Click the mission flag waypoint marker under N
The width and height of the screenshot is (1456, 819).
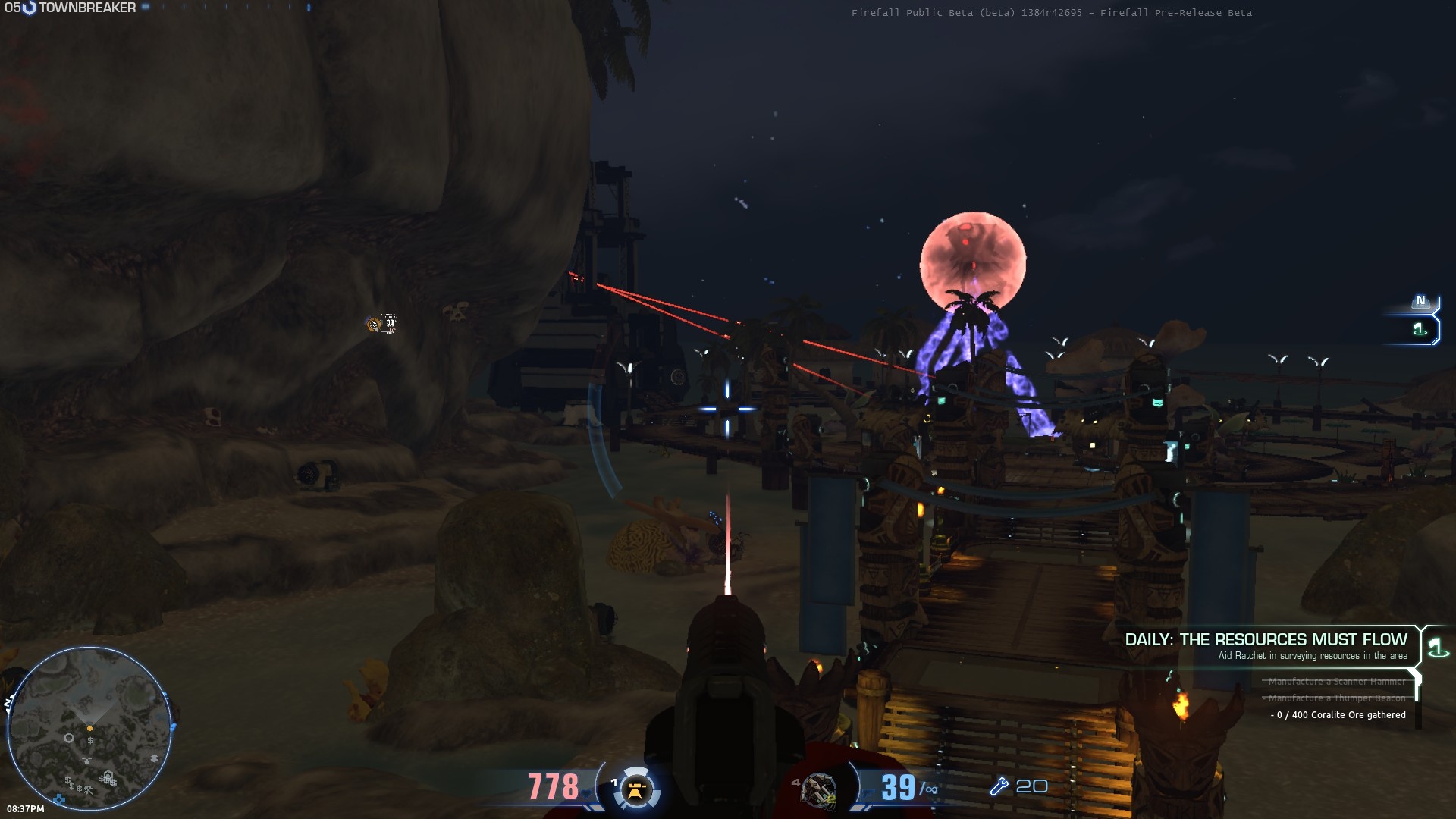(x=1420, y=329)
